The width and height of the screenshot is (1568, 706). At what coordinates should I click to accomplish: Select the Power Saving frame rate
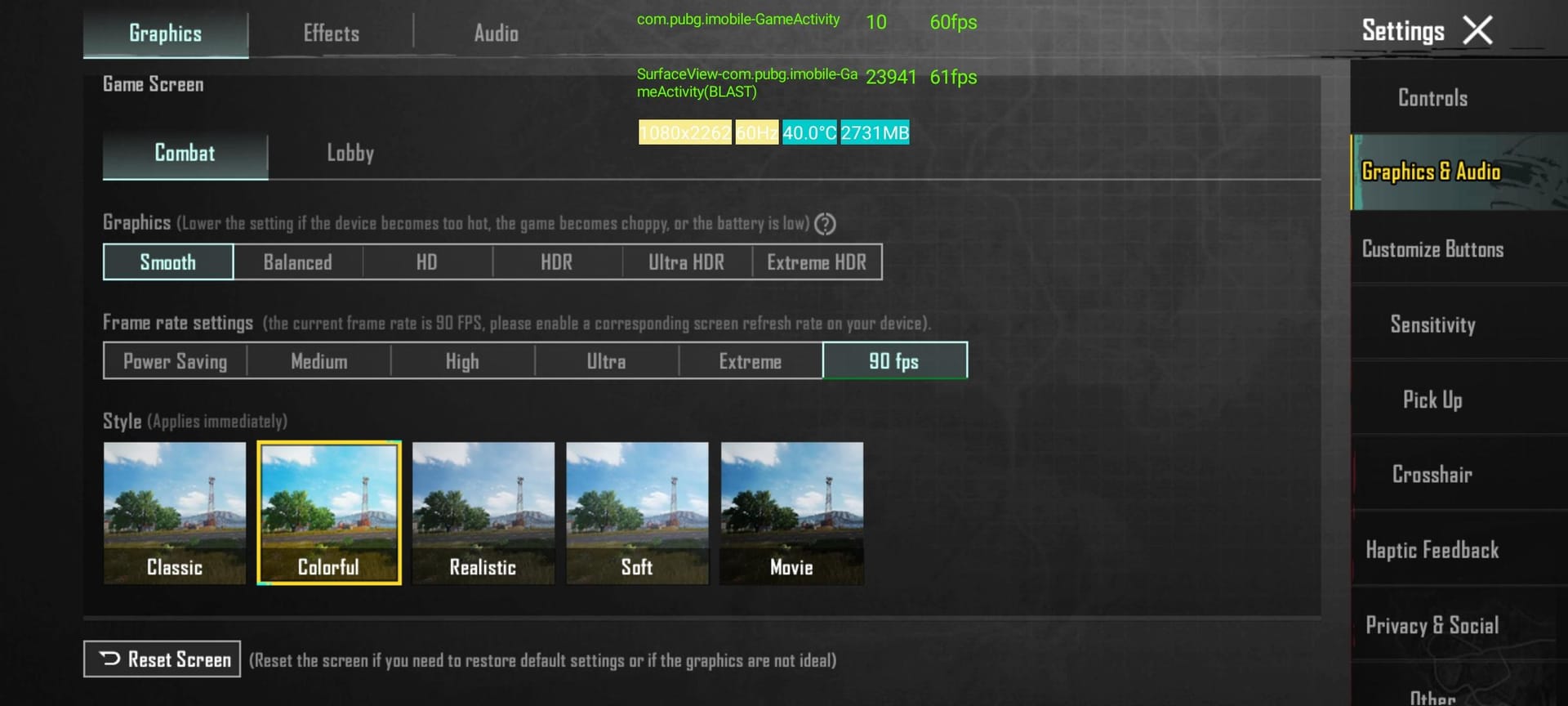(x=175, y=360)
